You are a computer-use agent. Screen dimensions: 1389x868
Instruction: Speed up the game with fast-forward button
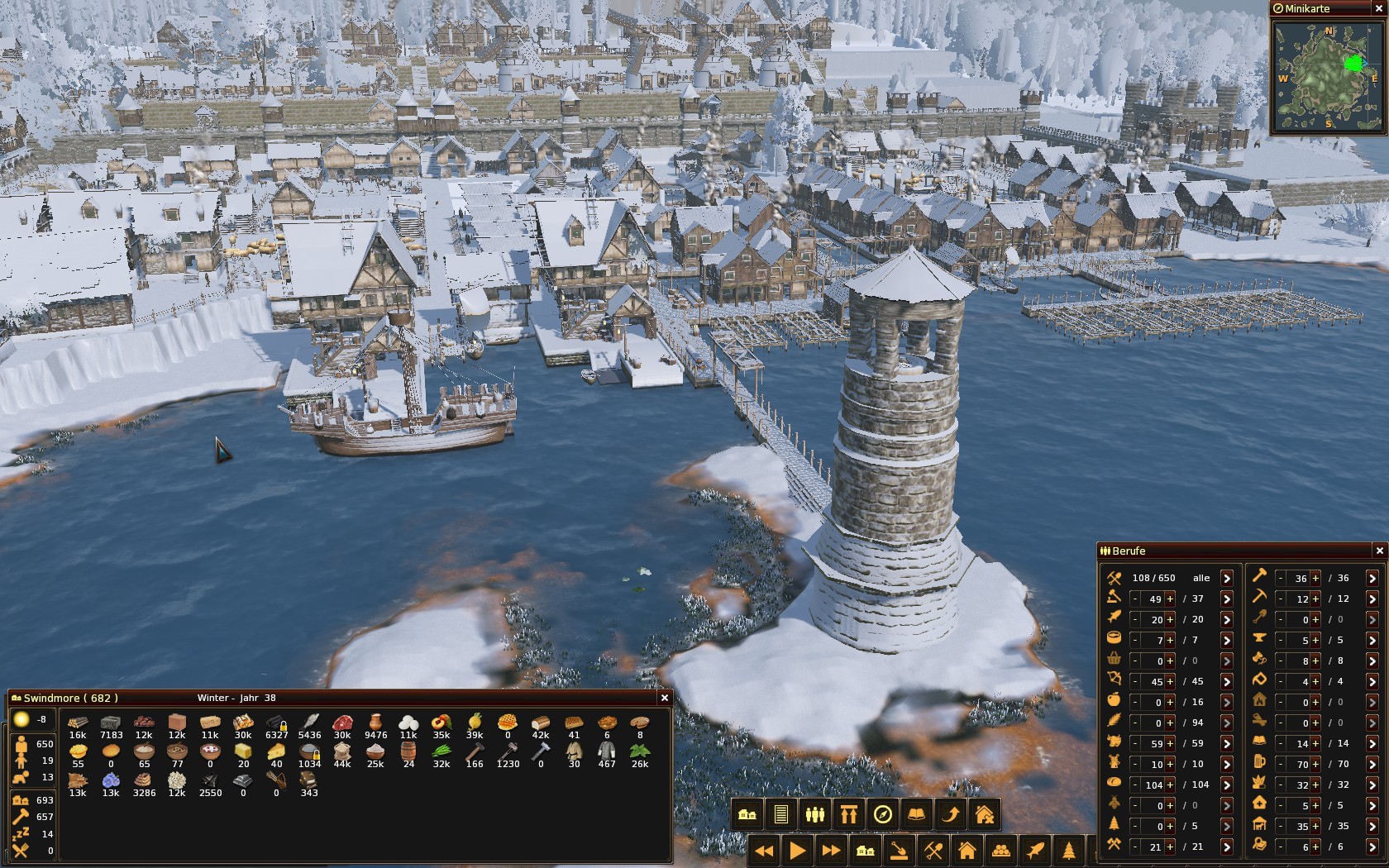point(831,850)
